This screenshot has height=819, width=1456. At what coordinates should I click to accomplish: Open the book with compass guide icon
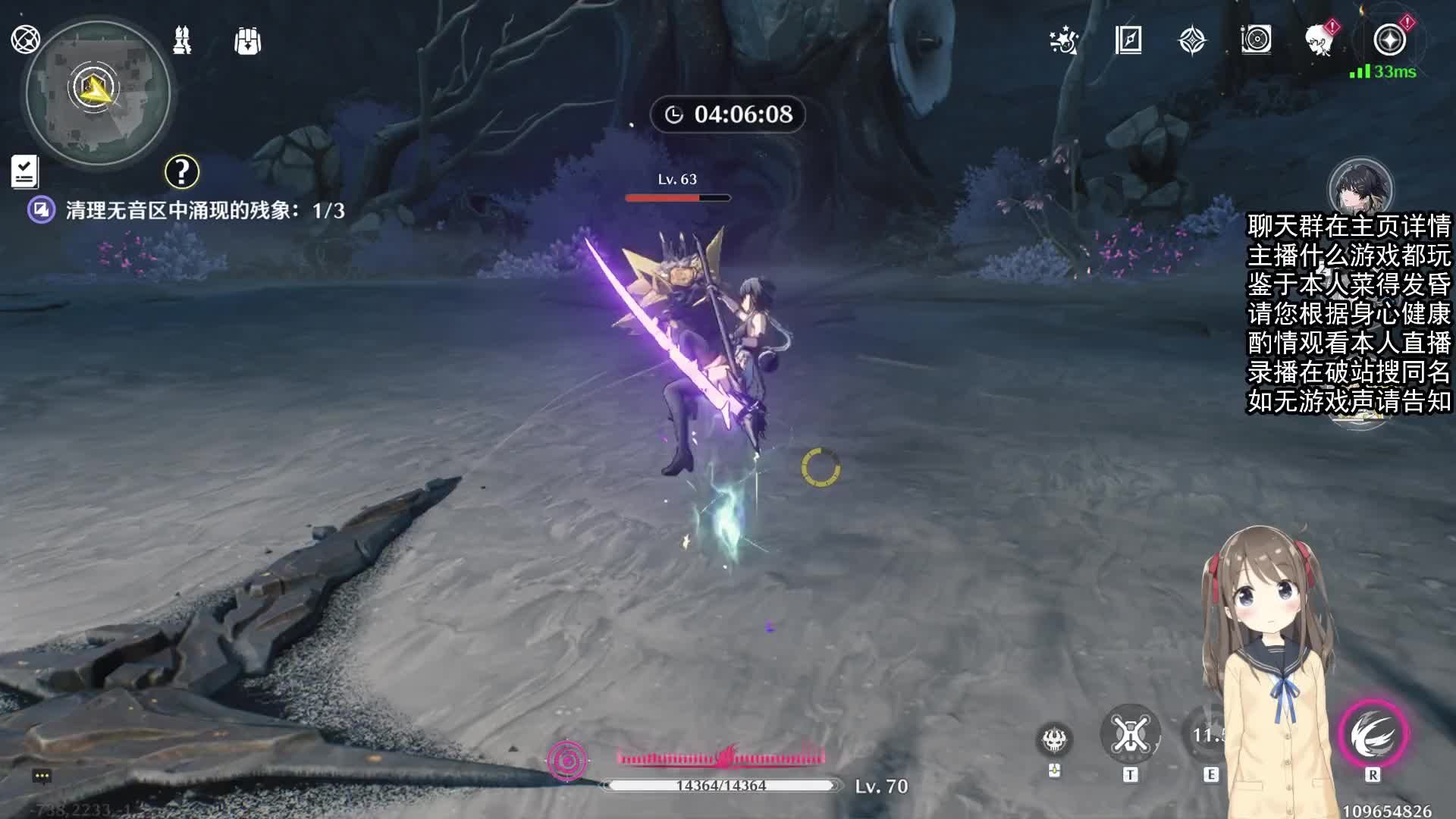tap(1128, 40)
